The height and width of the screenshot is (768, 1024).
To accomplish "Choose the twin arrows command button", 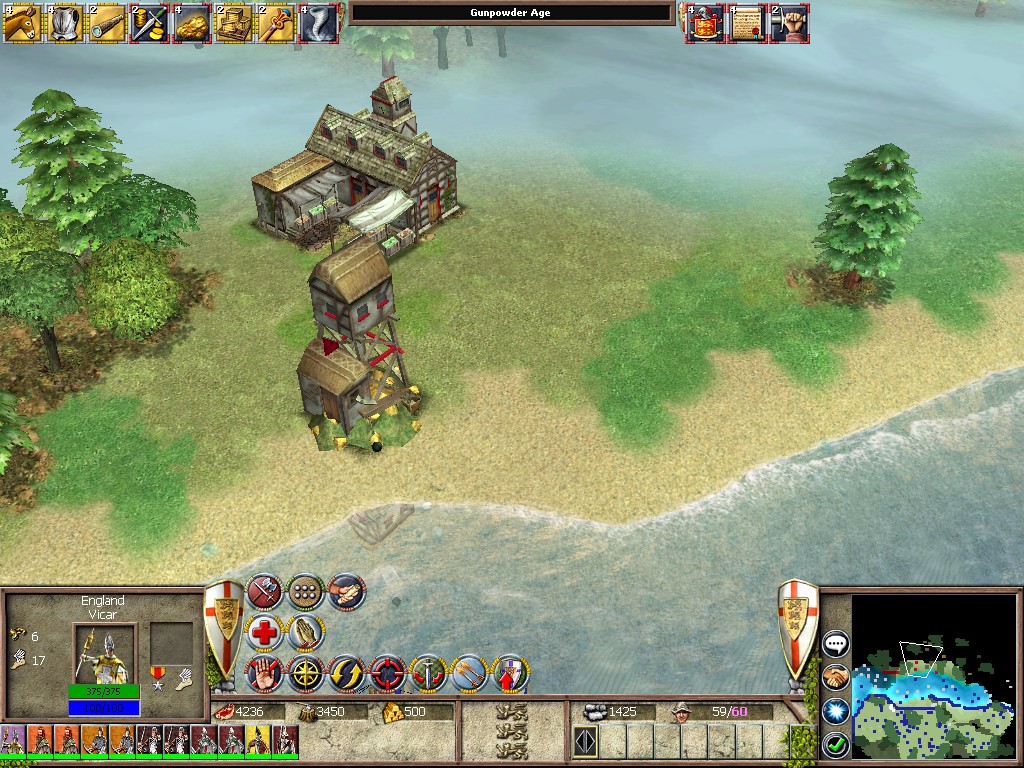I will [470, 674].
